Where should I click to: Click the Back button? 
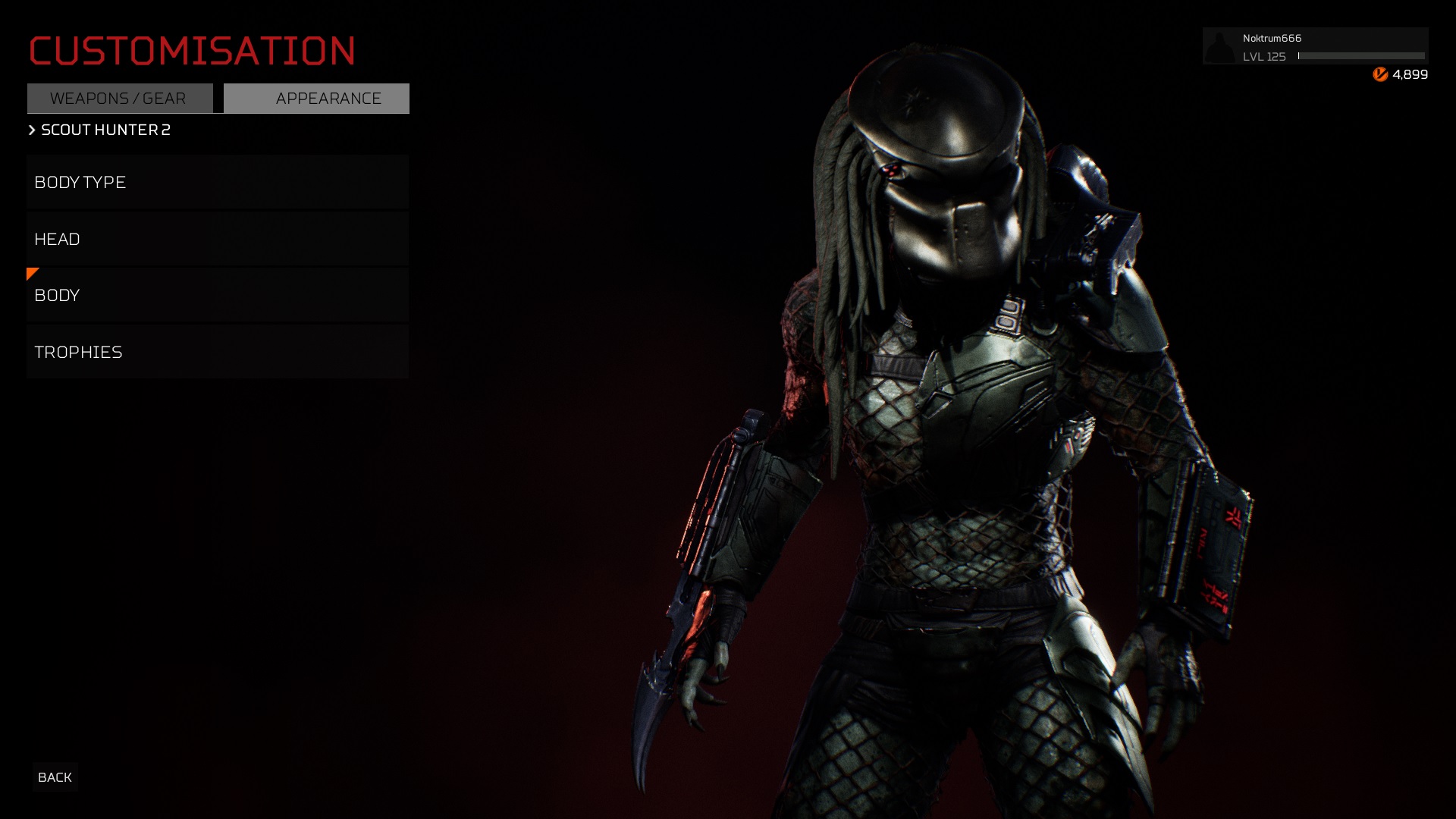pyautogui.click(x=55, y=777)
